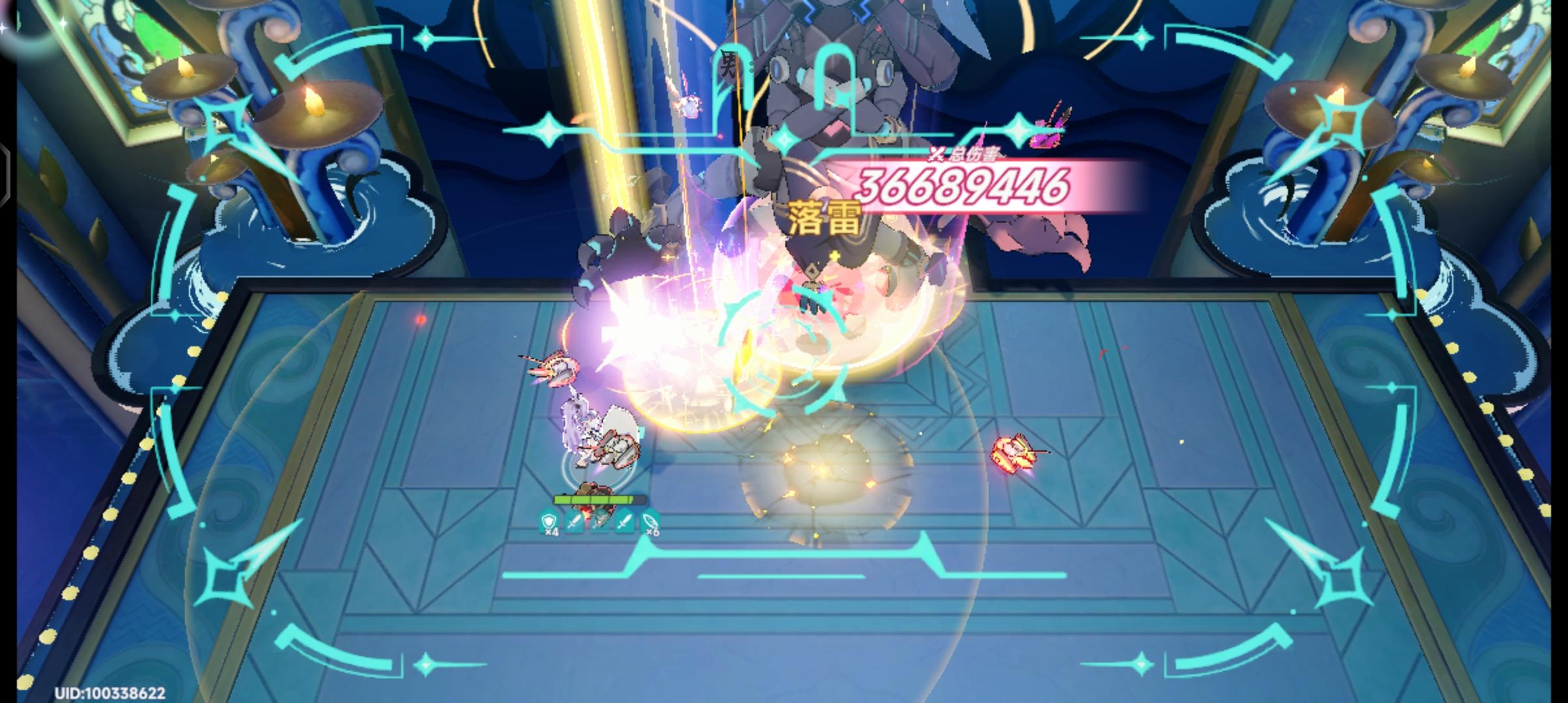Click the obscured middle buff icon

point(599,522)
